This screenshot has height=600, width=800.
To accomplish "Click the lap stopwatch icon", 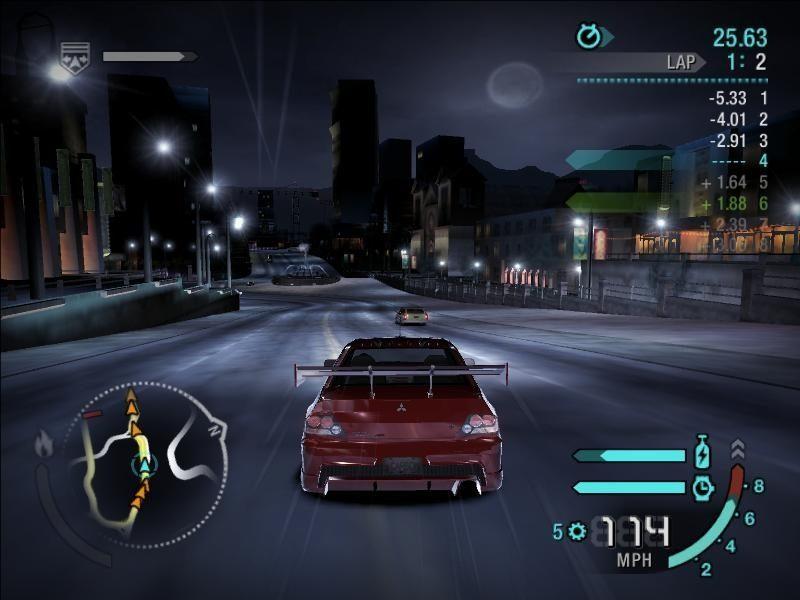I will pyautogui.click(x=590, y=37).
